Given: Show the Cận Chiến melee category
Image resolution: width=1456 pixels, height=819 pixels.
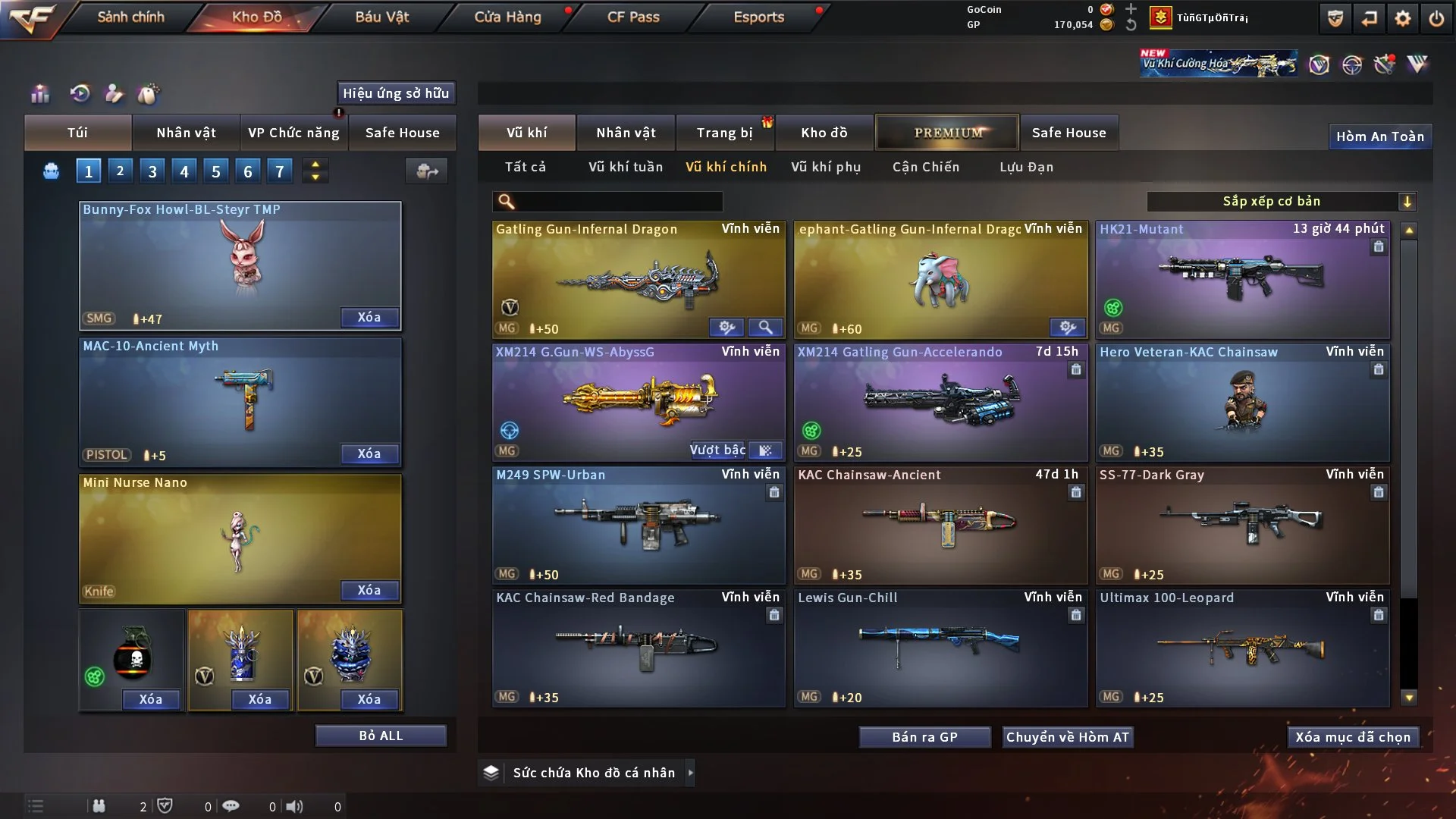Looking at the screenshot, I should tap(926, 167).
